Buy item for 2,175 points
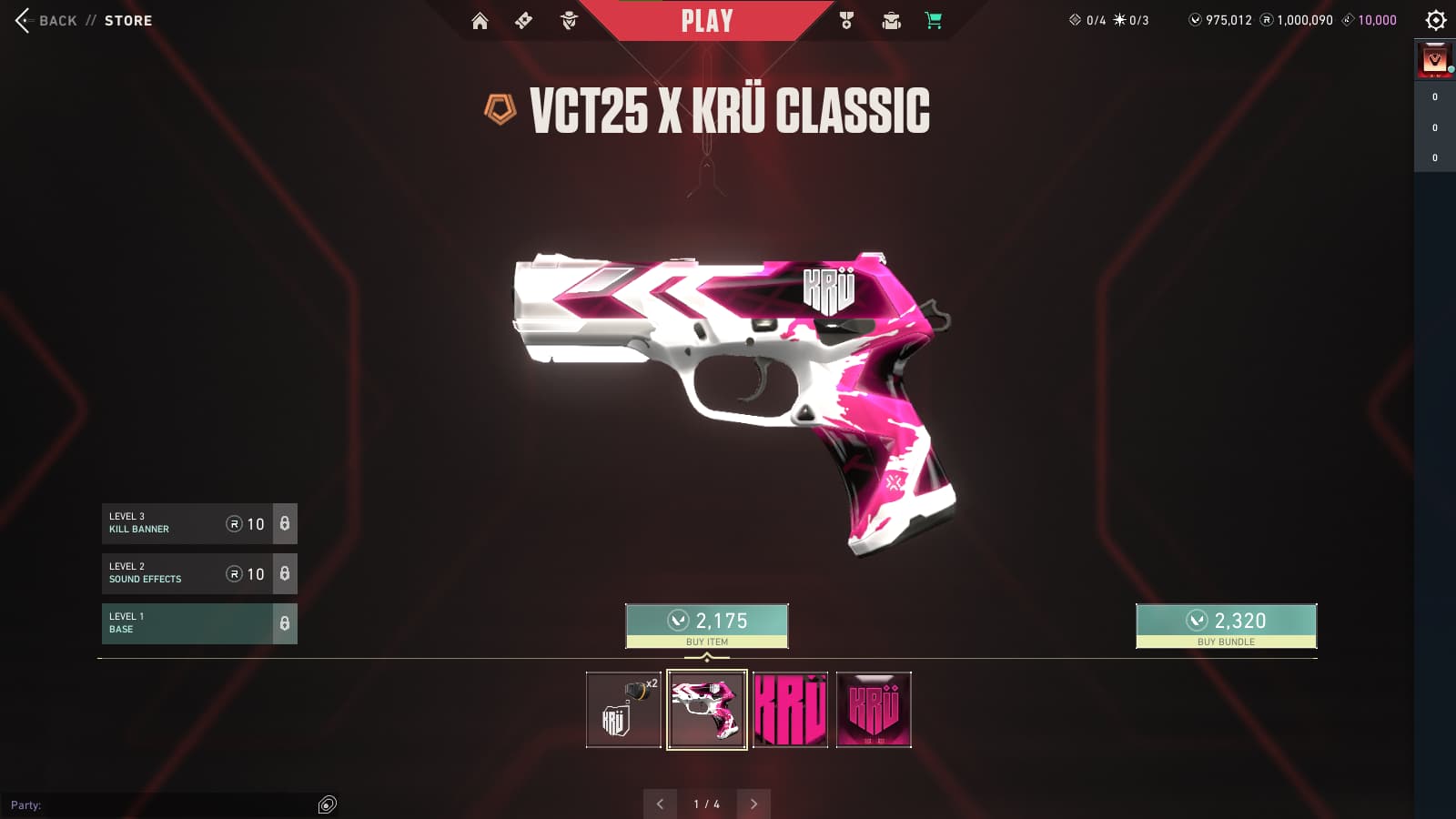The height and width of the screenshot is (819, 1456). point(707,626)
